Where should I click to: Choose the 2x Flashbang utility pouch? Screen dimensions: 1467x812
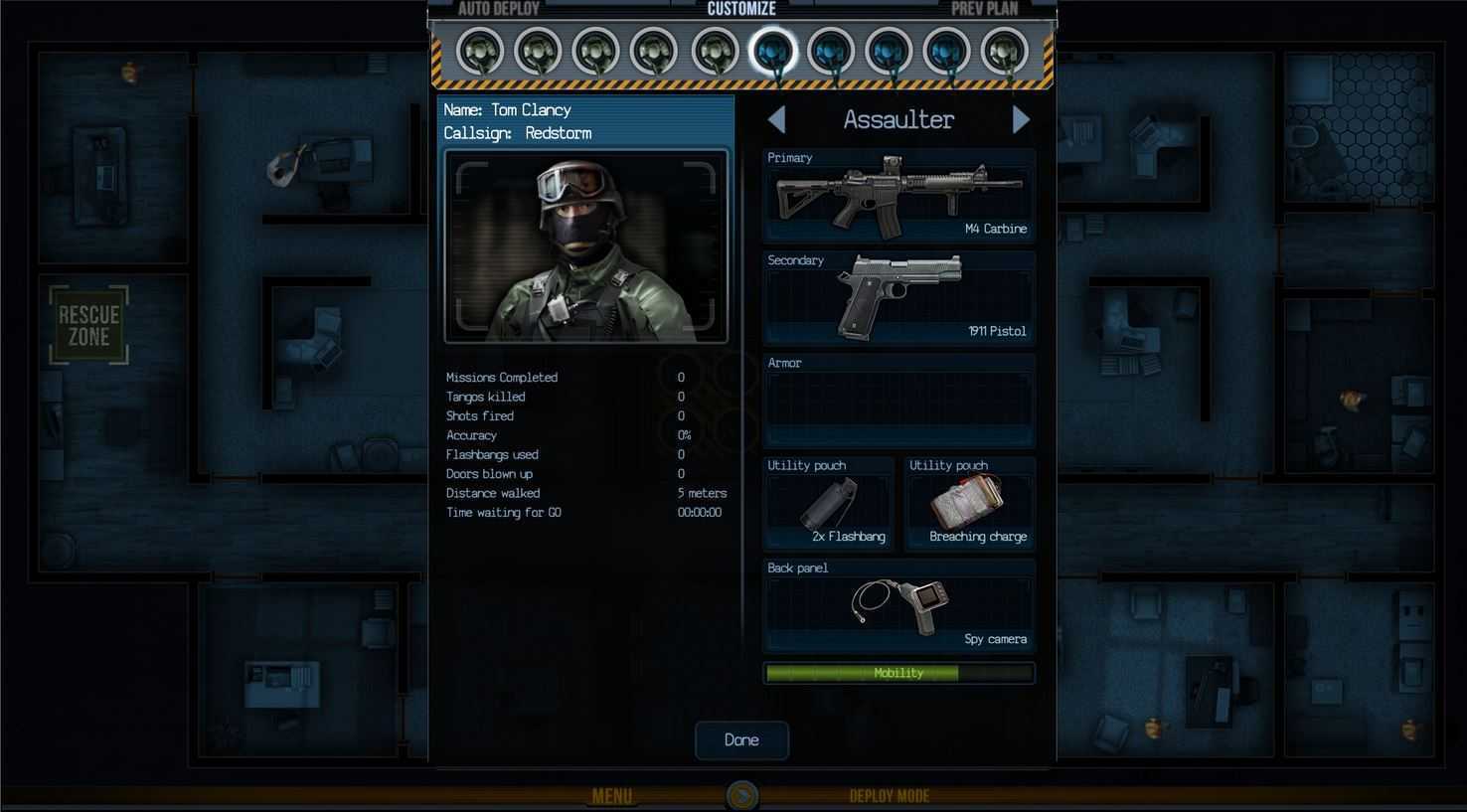[x=829, y=505]
